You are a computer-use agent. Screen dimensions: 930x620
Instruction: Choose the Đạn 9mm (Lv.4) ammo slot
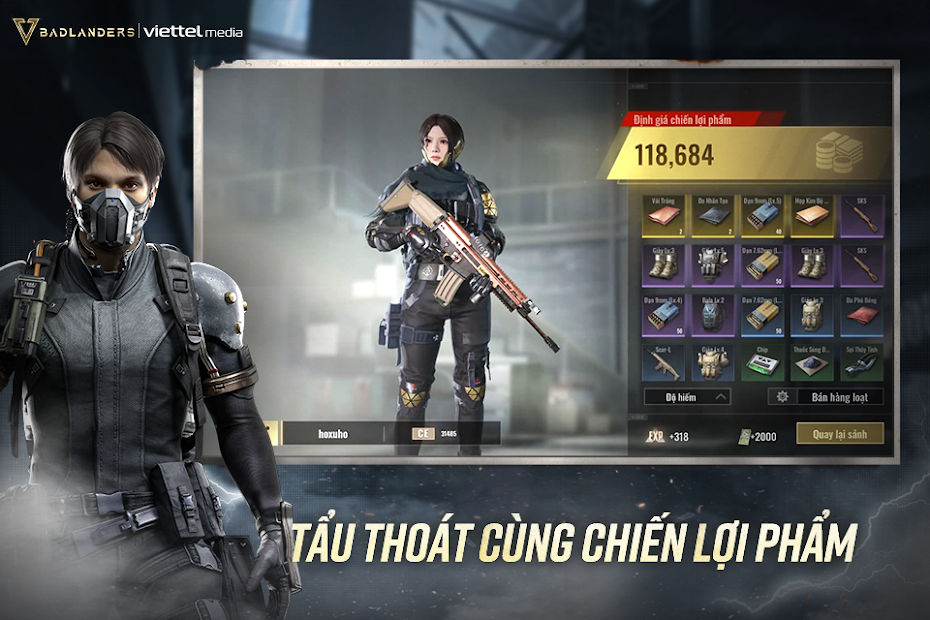pyautogui.click(x=663, y=315)
